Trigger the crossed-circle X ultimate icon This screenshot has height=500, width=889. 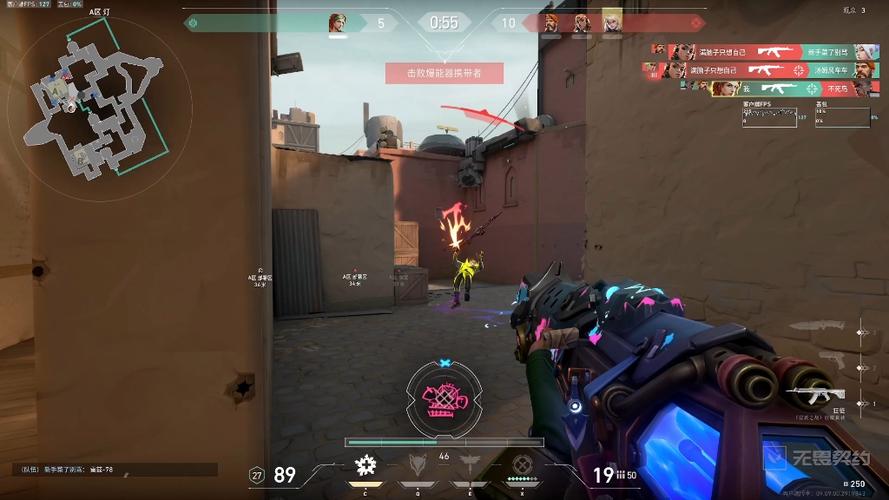[522, 464]
